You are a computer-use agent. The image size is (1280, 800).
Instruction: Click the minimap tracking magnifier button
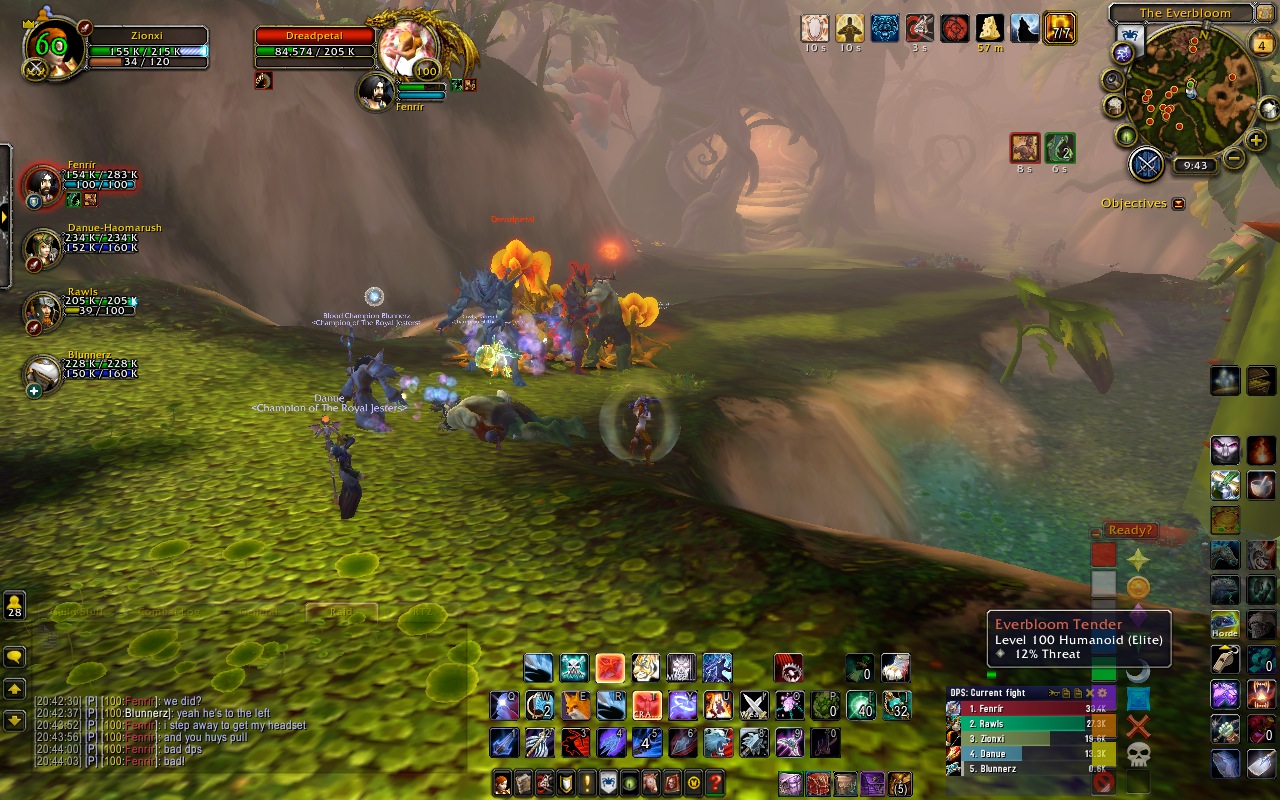click(x=1113, y=80)
